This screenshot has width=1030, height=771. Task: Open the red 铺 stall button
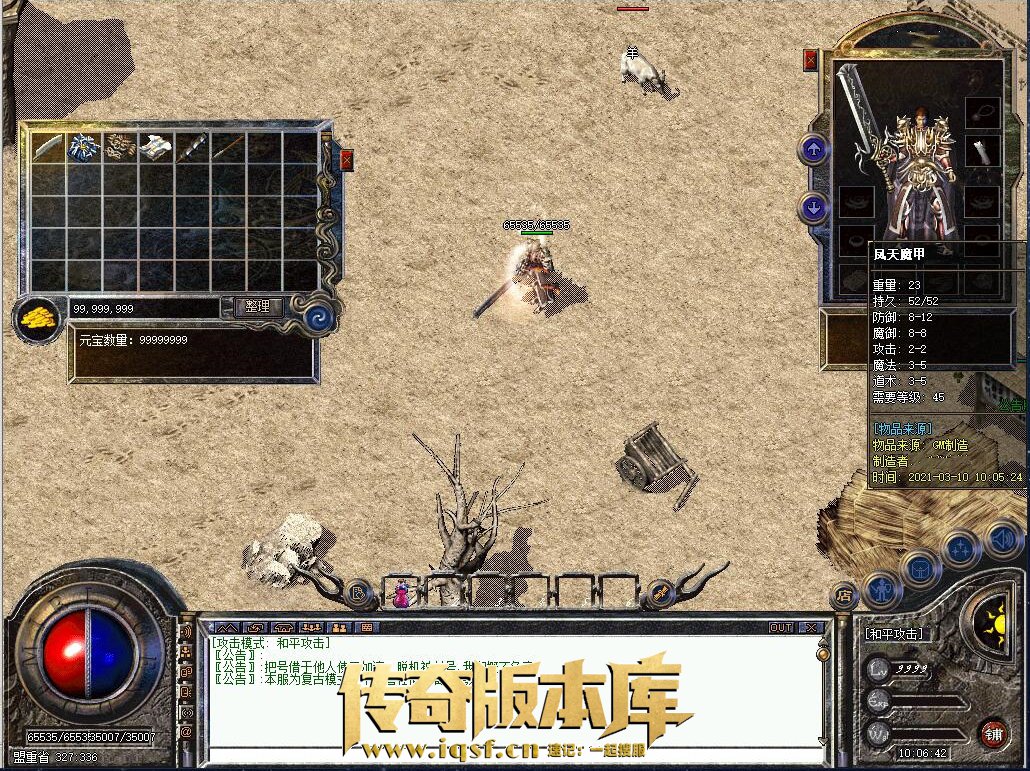992,732
